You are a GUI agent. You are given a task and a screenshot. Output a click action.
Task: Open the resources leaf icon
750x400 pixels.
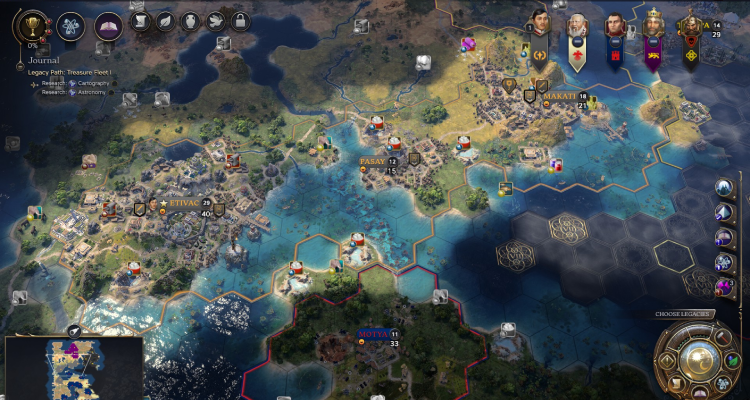pyautogui.click(x=165, y=21)
